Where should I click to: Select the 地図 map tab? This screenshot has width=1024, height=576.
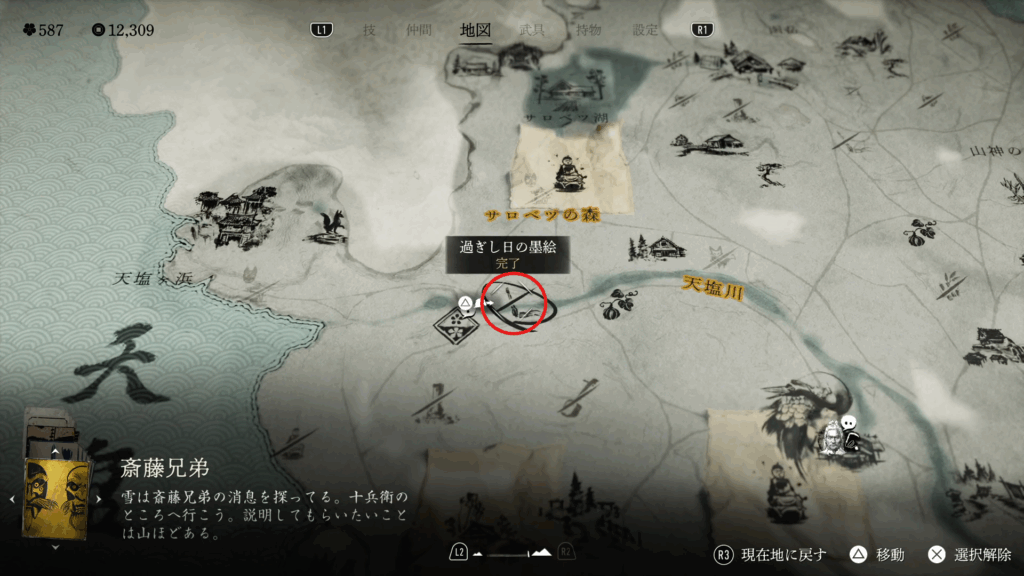coord(475,30)
